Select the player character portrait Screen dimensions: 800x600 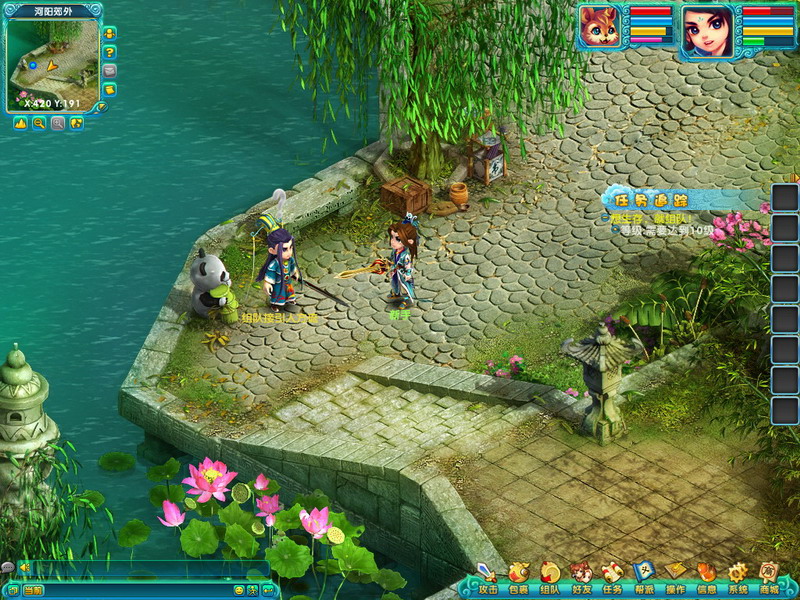[x=706, y=29]
